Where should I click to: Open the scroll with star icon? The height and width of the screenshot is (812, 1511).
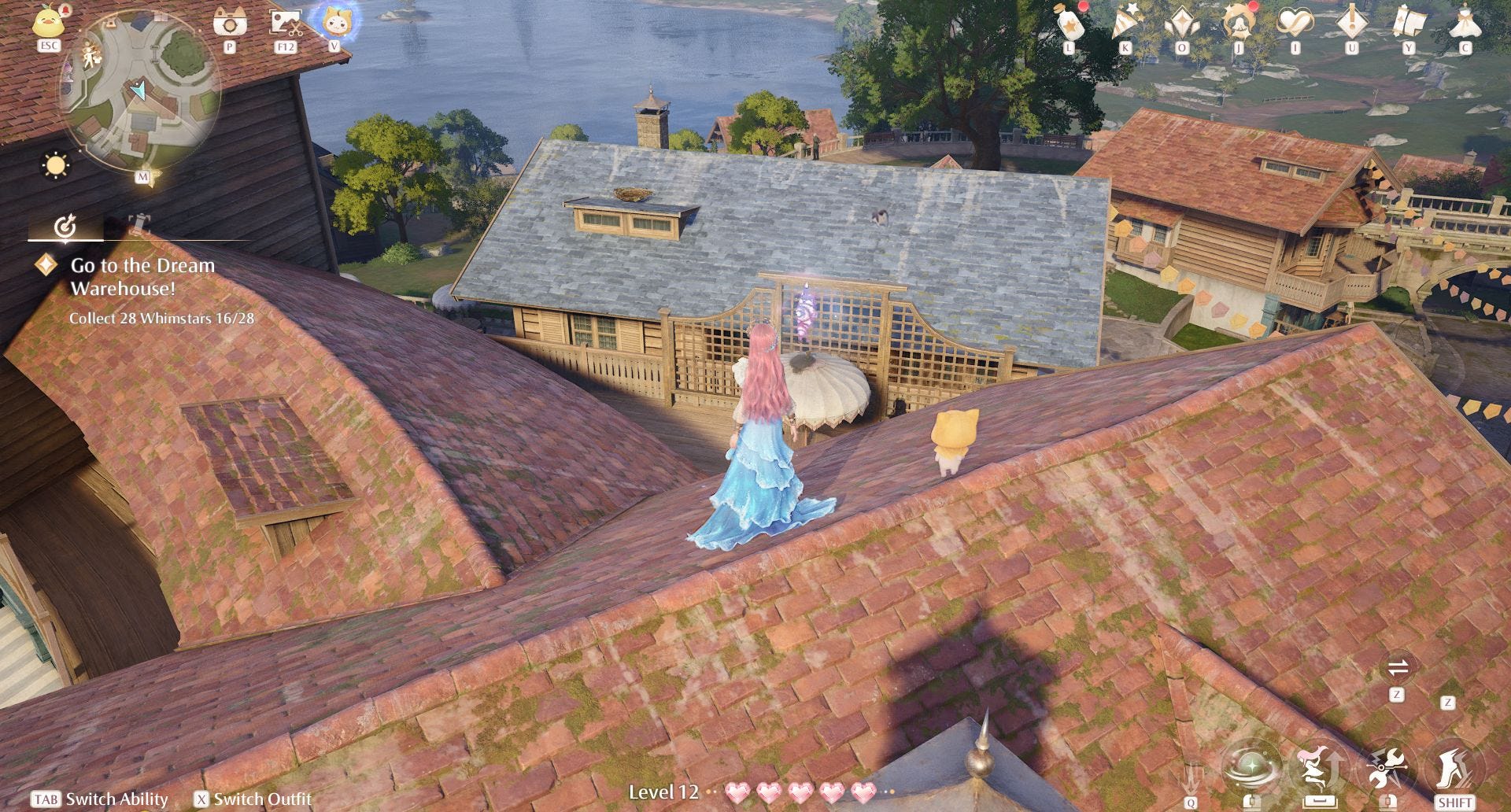click(x=1409, y=22)
